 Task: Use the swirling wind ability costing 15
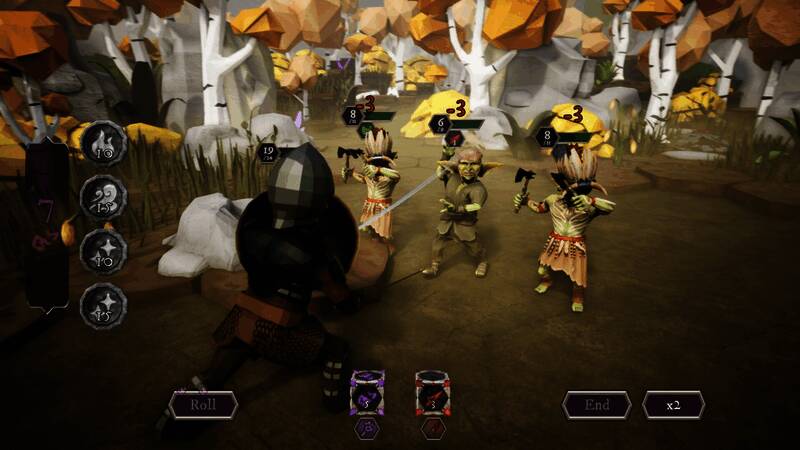pyautogui.click(x=103, y=196)
